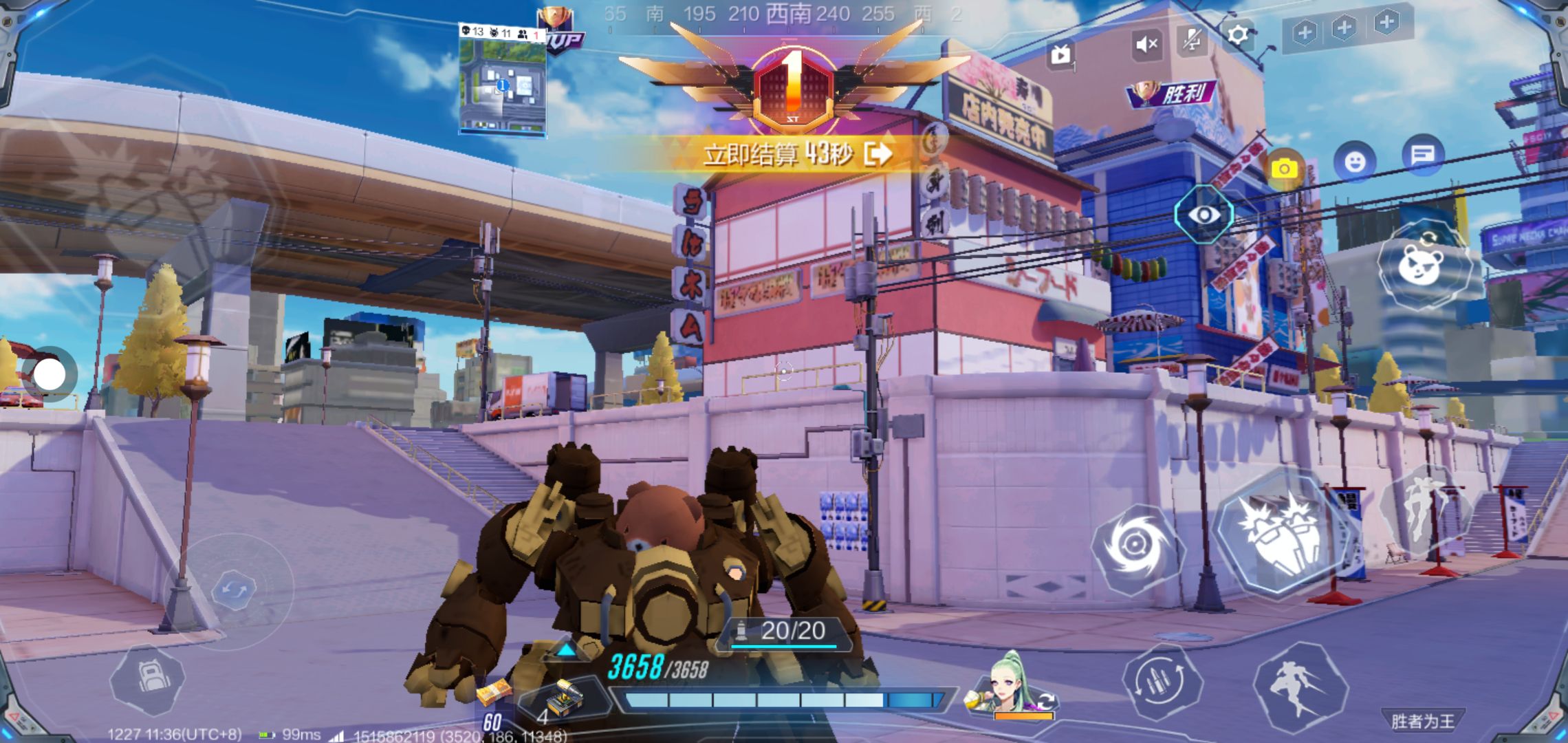Open the gear settings menu
1568x743 pixels.
(x=1237, y=34)
